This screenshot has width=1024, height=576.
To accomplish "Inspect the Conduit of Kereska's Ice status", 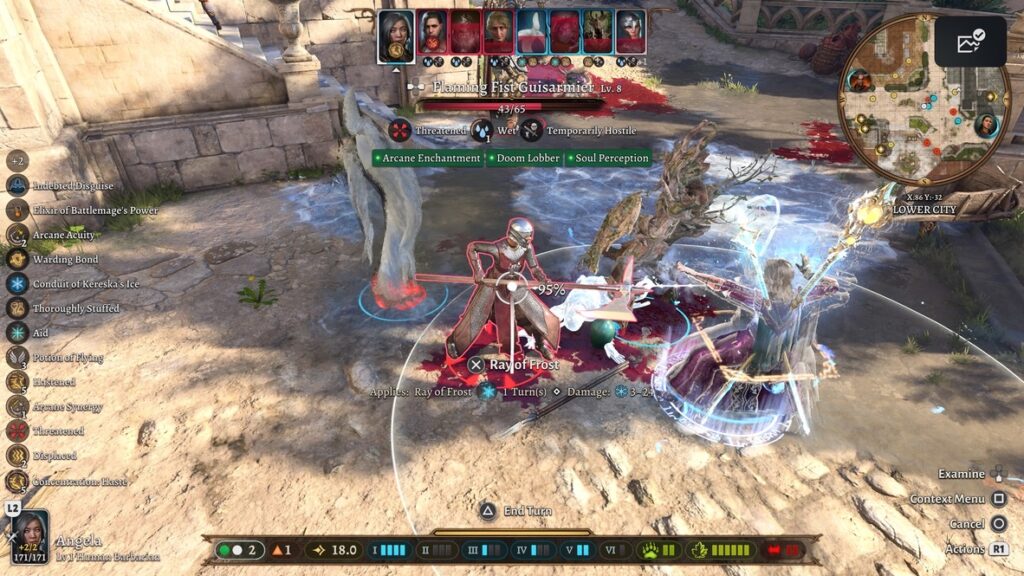I will click(17, 283).
